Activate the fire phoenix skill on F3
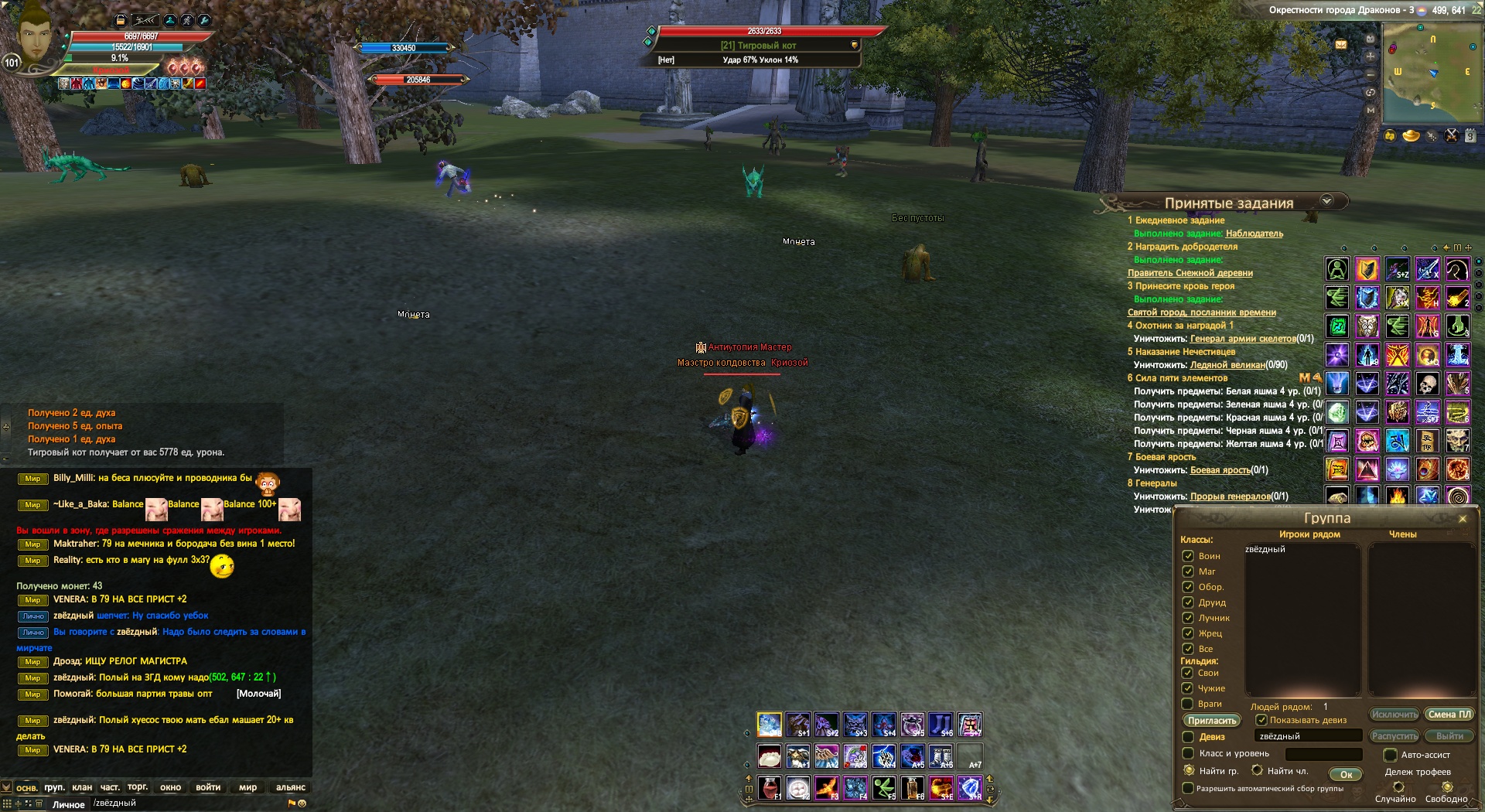The height and width of the screenshot is (812, 1485). pyautogui.click(x=826, y=787)
